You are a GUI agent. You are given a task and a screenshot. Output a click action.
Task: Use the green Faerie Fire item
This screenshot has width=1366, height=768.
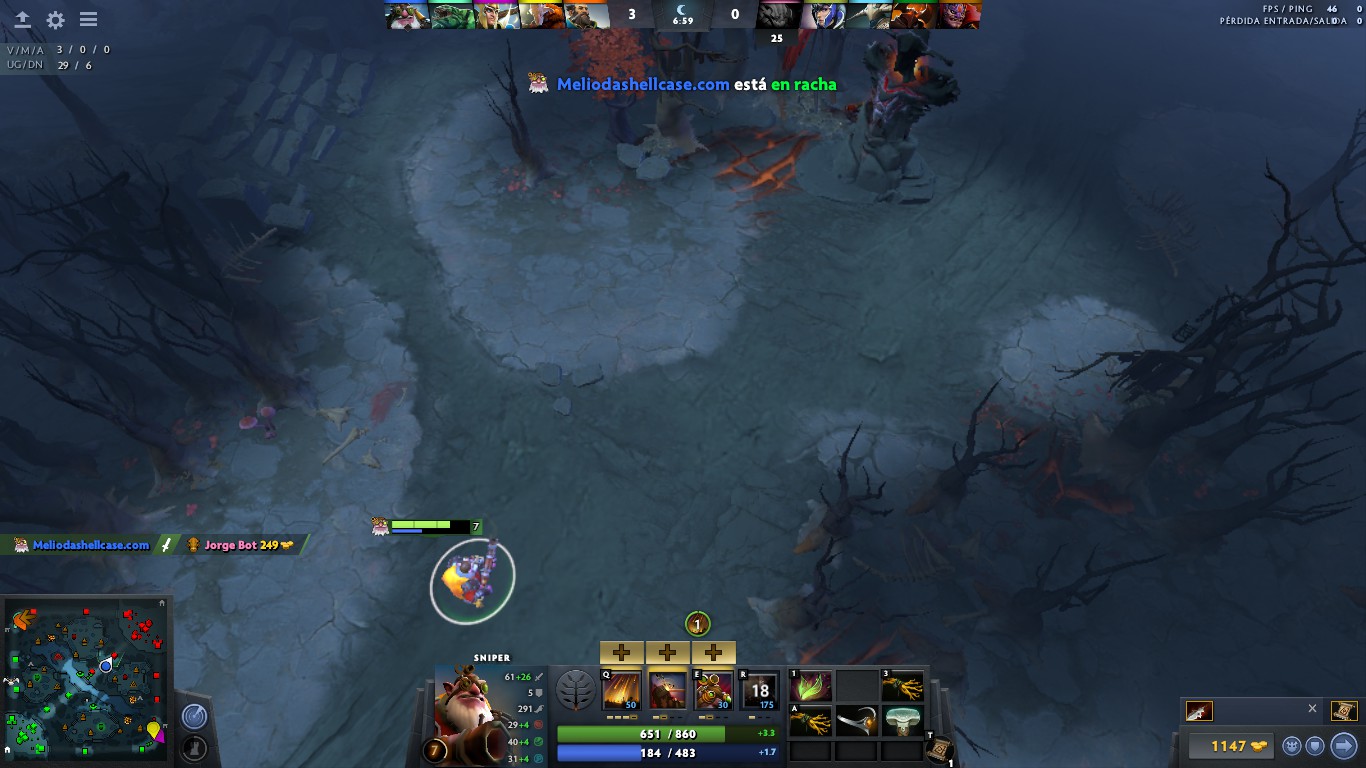810,687
